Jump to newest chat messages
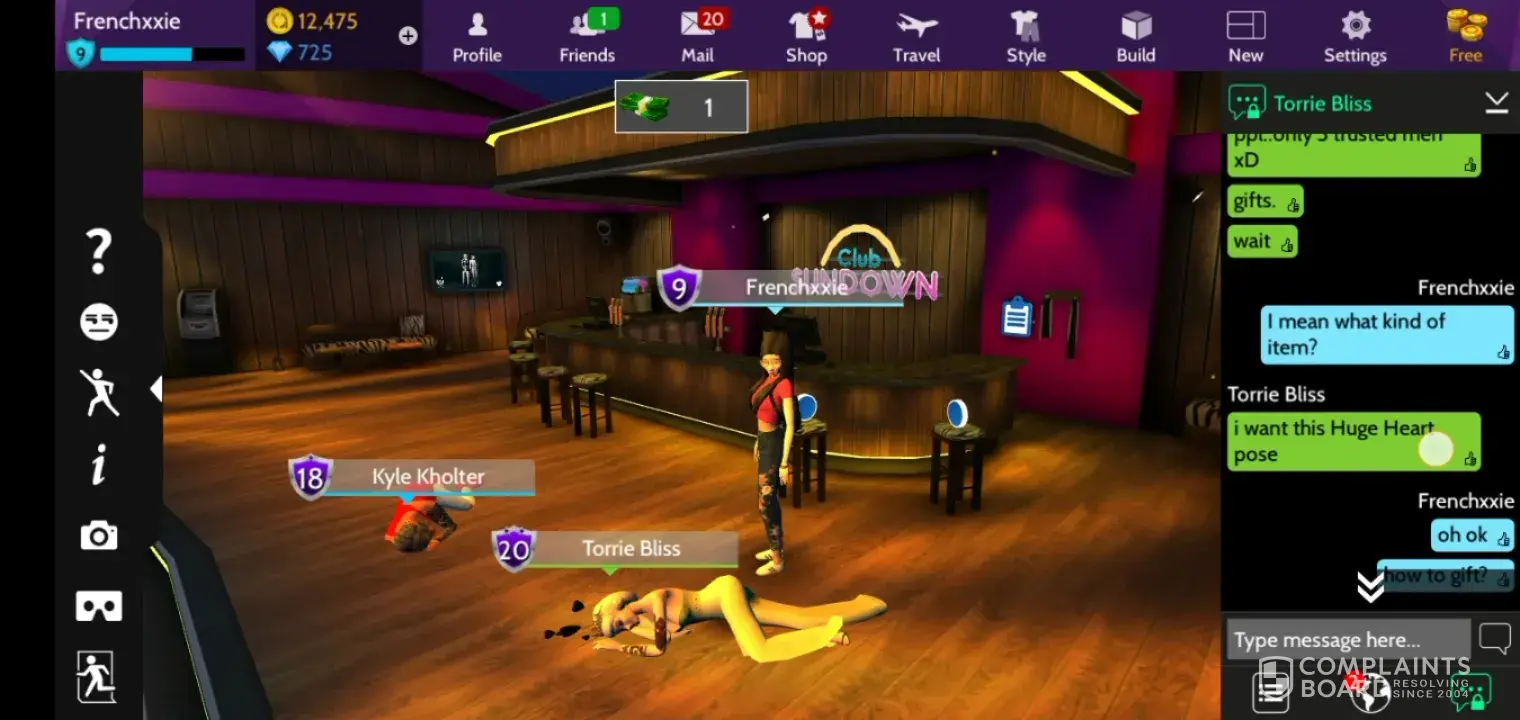Viewport: 1520px width, 720px height. coord(1370,587)
